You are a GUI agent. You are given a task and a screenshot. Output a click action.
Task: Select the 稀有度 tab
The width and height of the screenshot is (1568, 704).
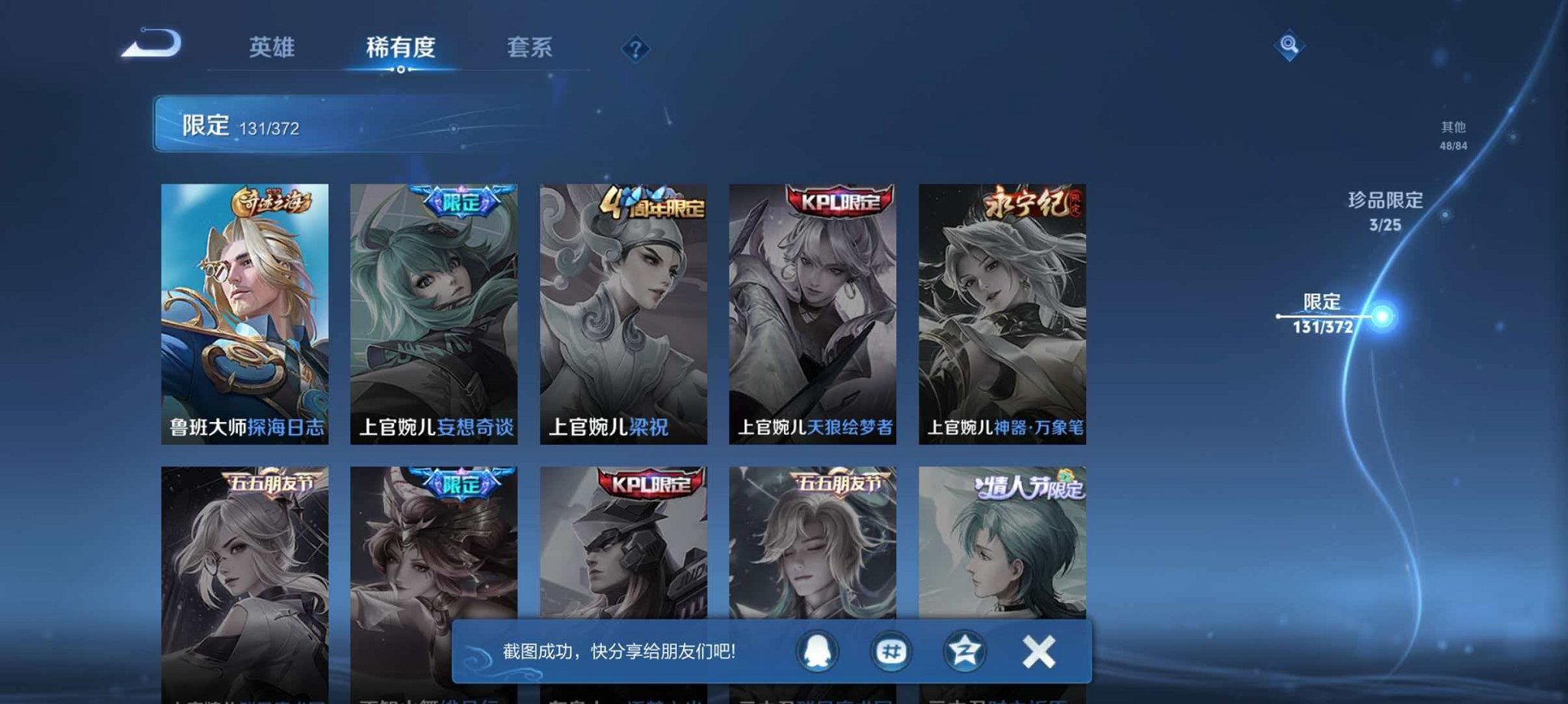pos(400,48)
